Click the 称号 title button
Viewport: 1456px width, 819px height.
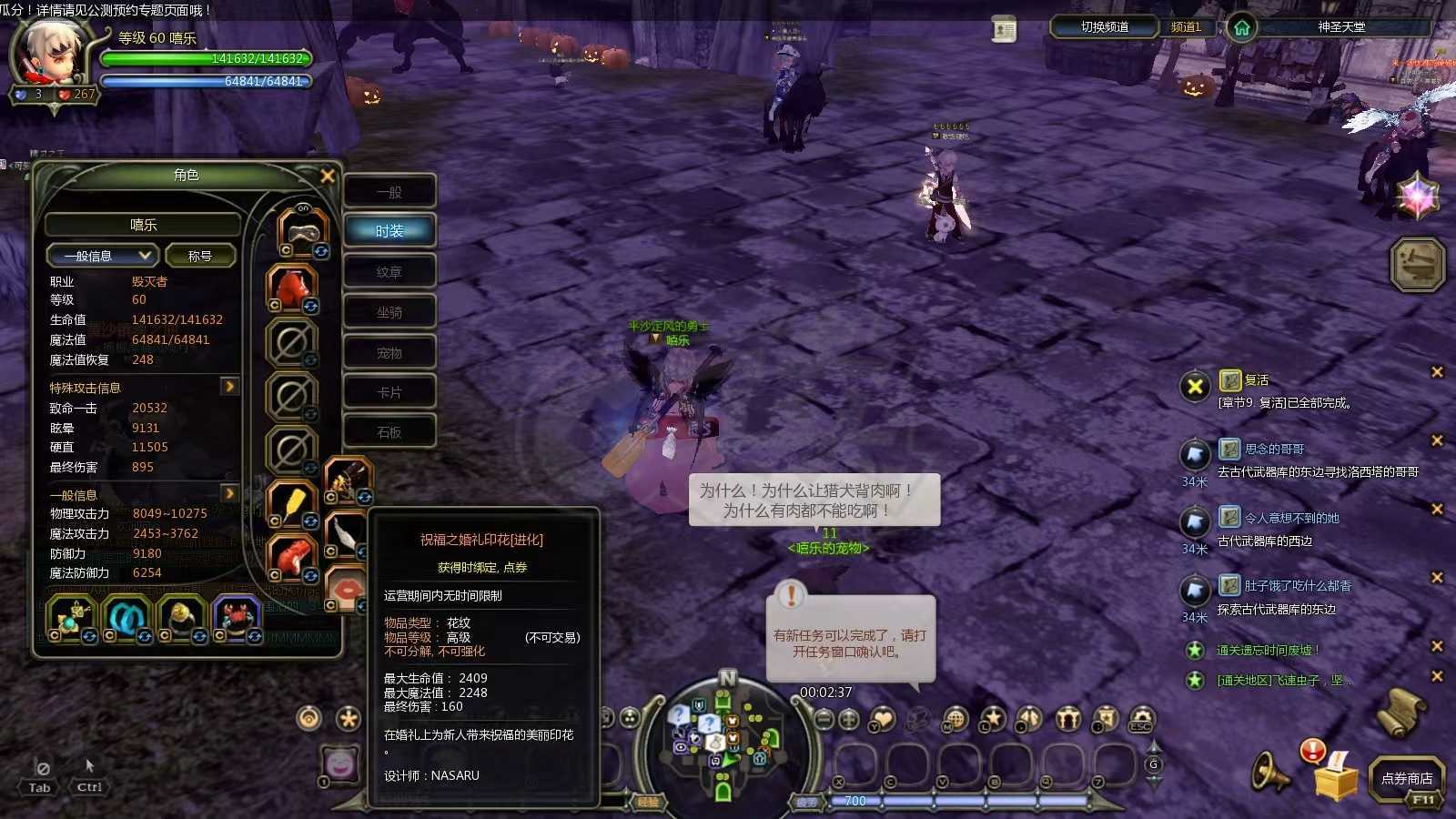point(200,256)
